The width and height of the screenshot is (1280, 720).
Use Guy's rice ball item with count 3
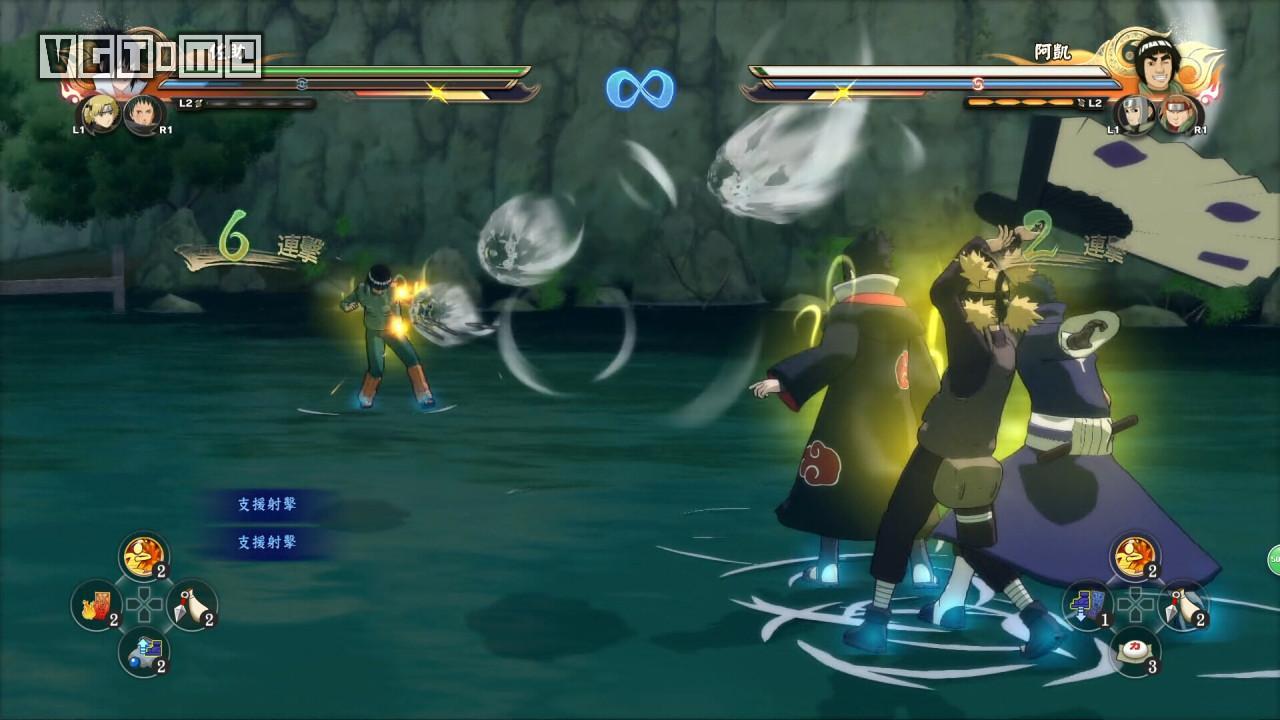coord(1136,651)
